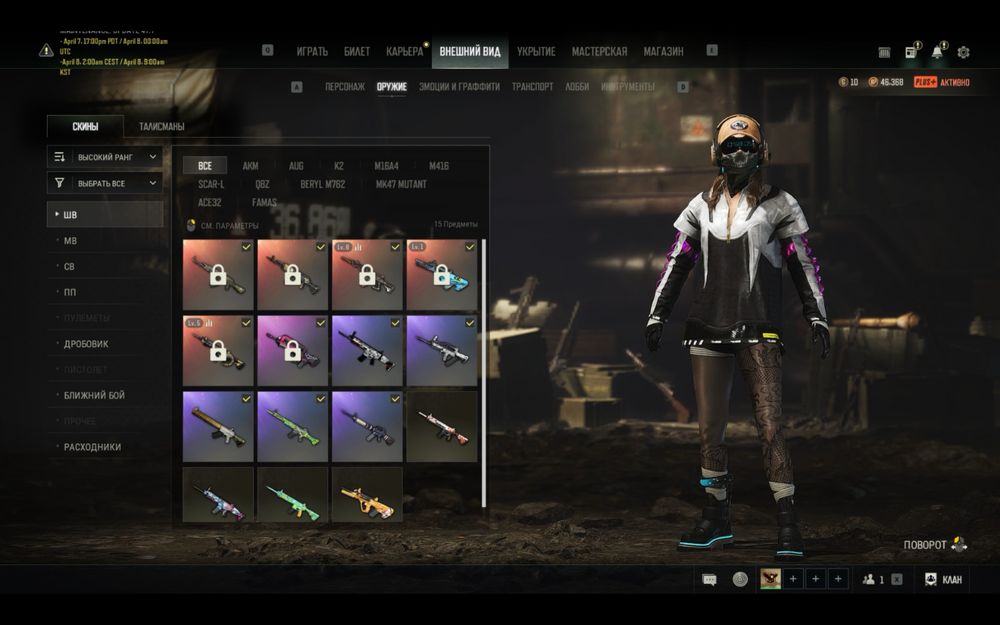The width and height of the screenshot is (1000, 625).
Task: Filter skins by BERYL M762
Action: [323, 184]
